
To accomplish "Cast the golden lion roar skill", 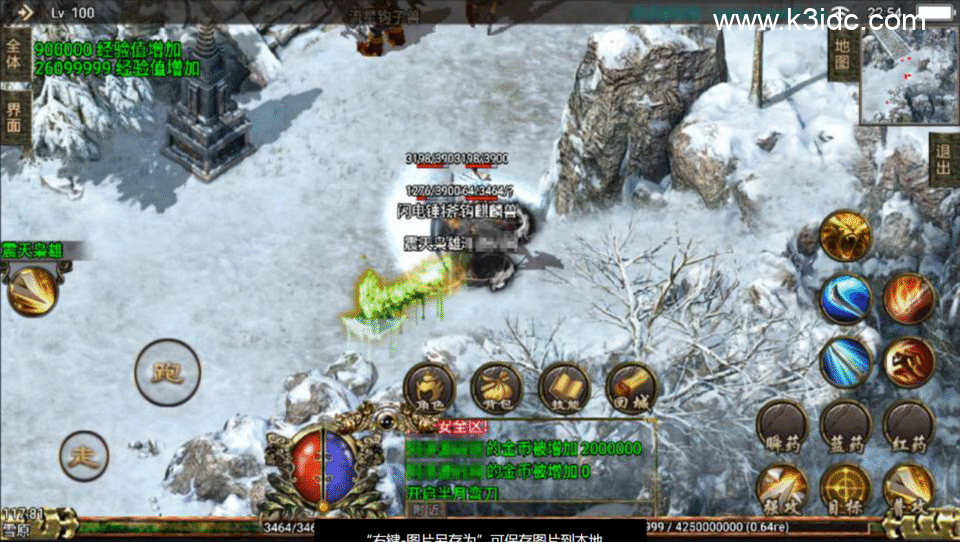I will [845, 236].
